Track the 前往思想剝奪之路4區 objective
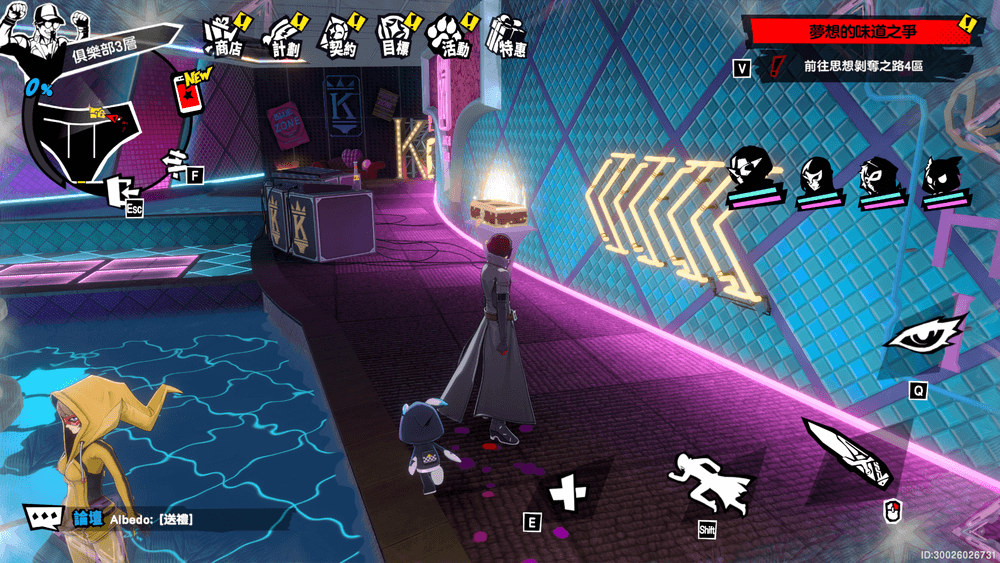The height and width of the screenshot is (563, 1000). coord(862,67)
